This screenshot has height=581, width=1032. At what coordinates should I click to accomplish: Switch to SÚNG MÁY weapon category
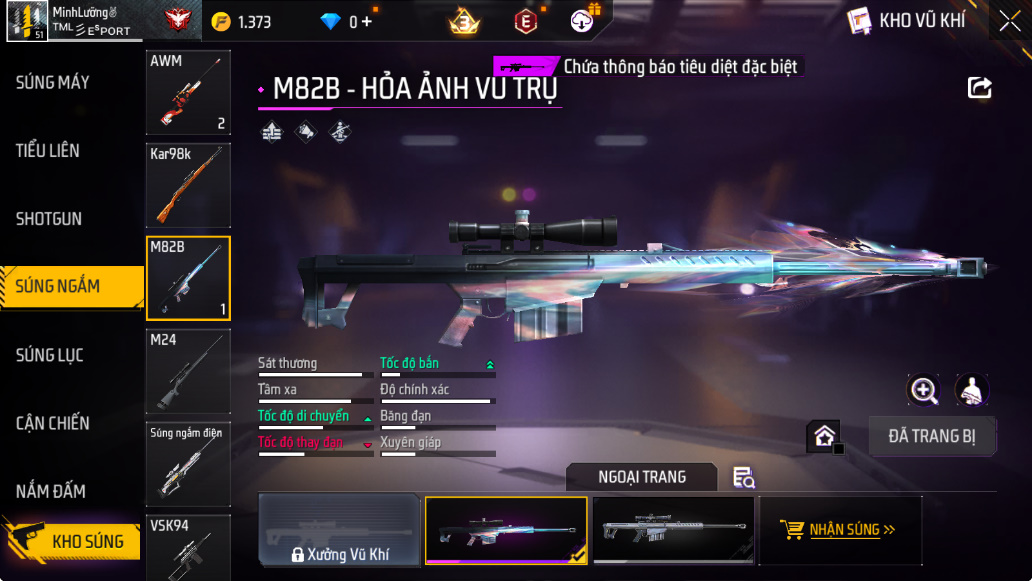[53, 82]
